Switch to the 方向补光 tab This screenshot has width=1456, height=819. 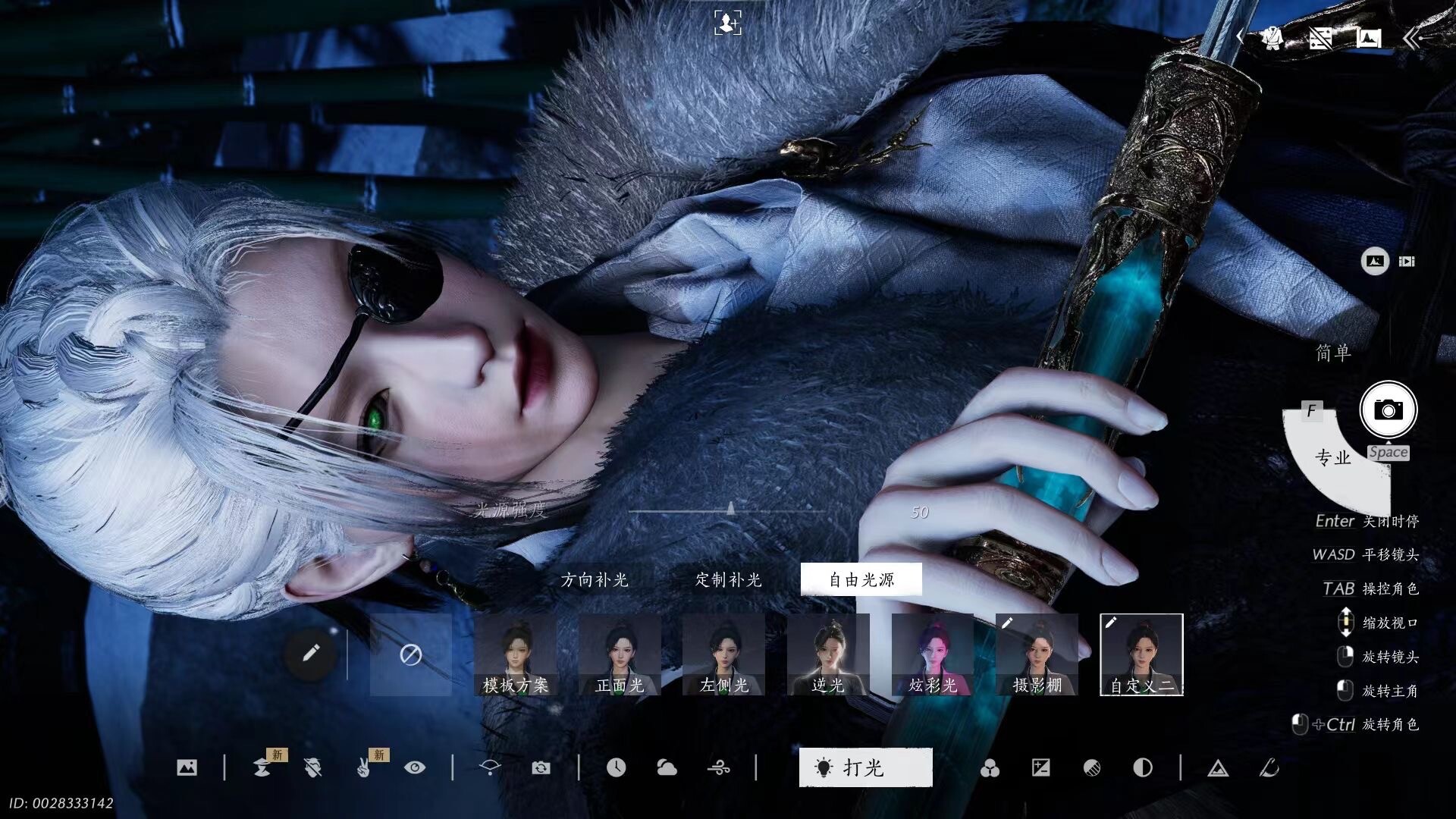(595, 580)
